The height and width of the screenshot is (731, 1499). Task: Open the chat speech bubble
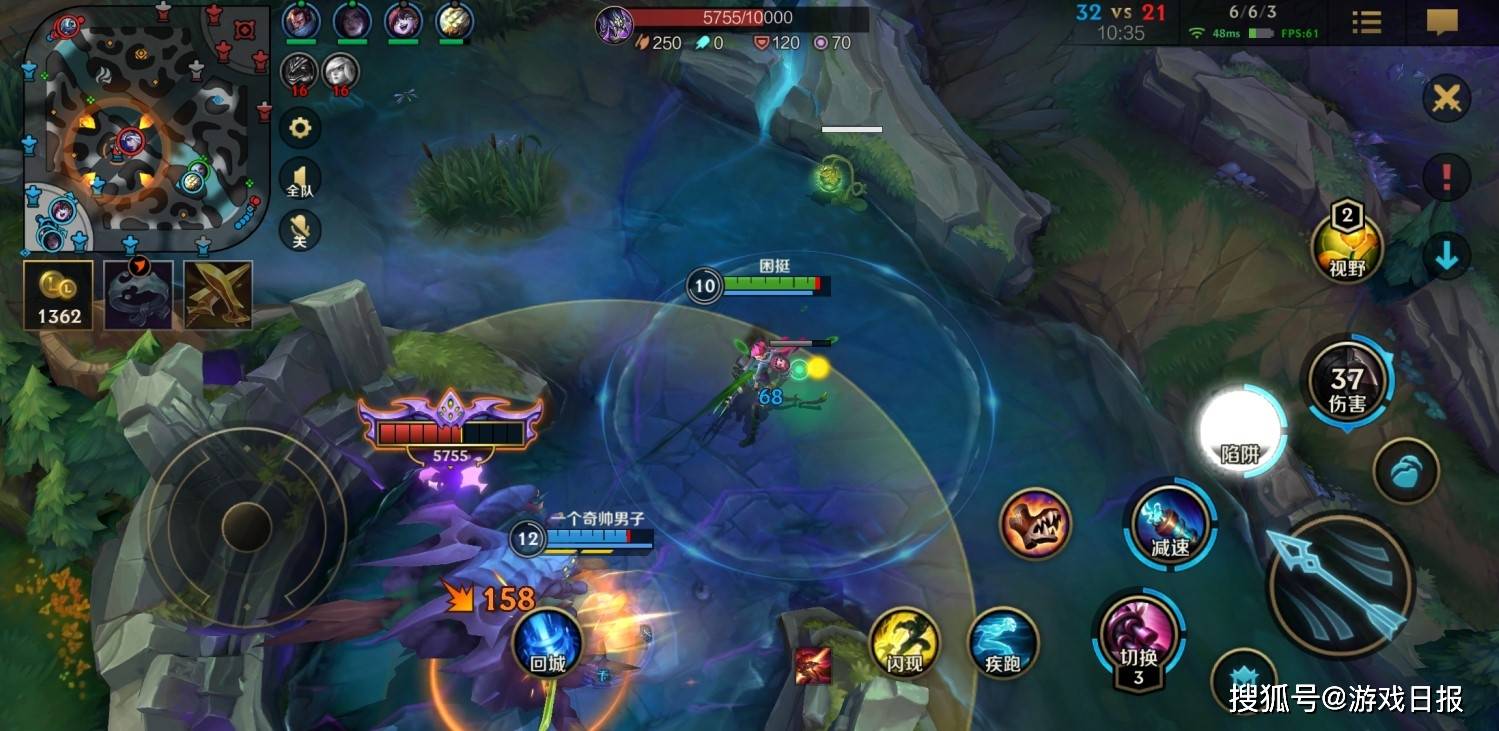pos(1441,22)
